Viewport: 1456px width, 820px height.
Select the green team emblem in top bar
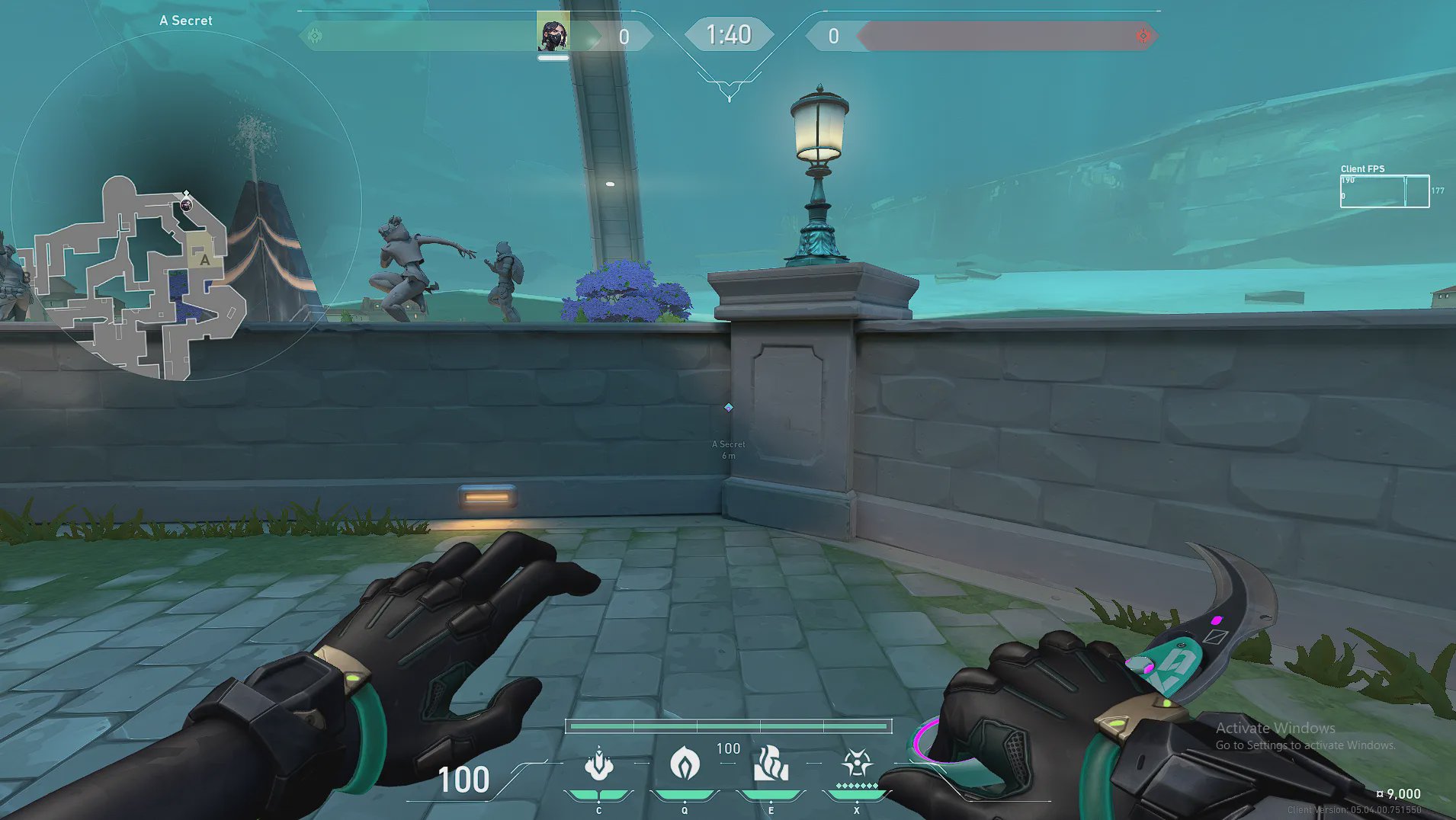pos(315,36)
